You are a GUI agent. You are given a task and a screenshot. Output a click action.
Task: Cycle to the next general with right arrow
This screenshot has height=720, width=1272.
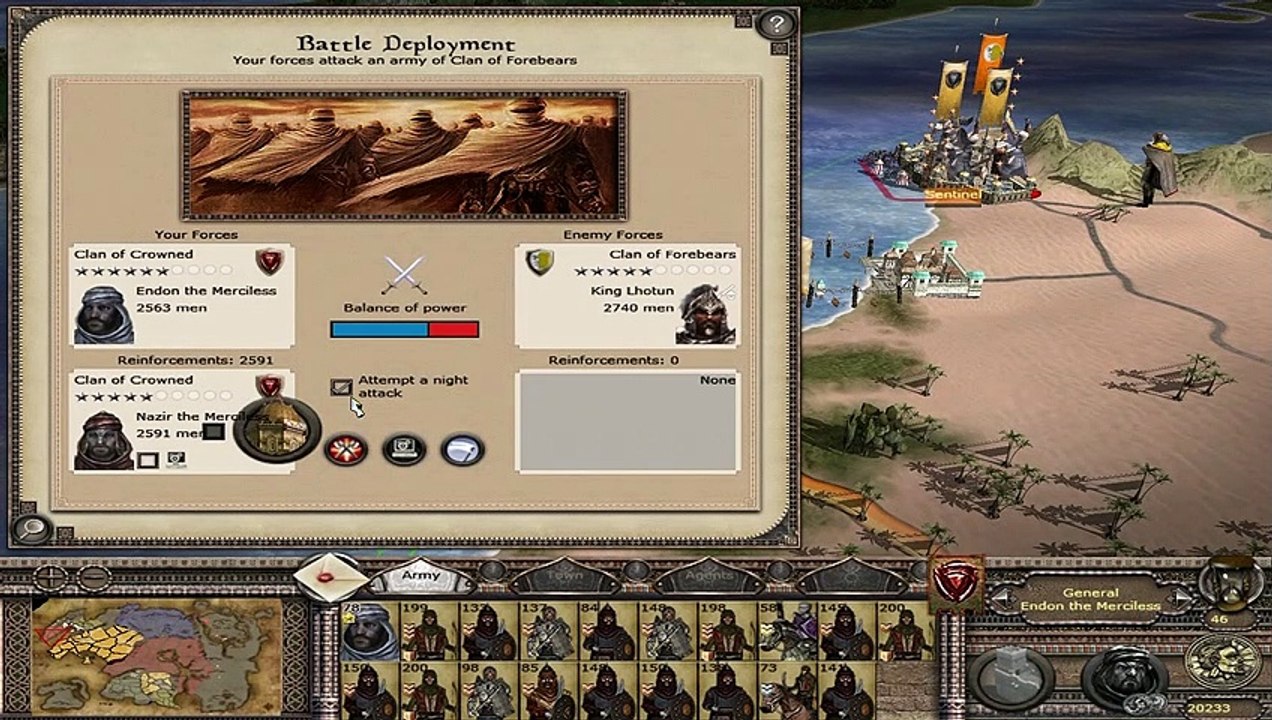pos(1182,599)
